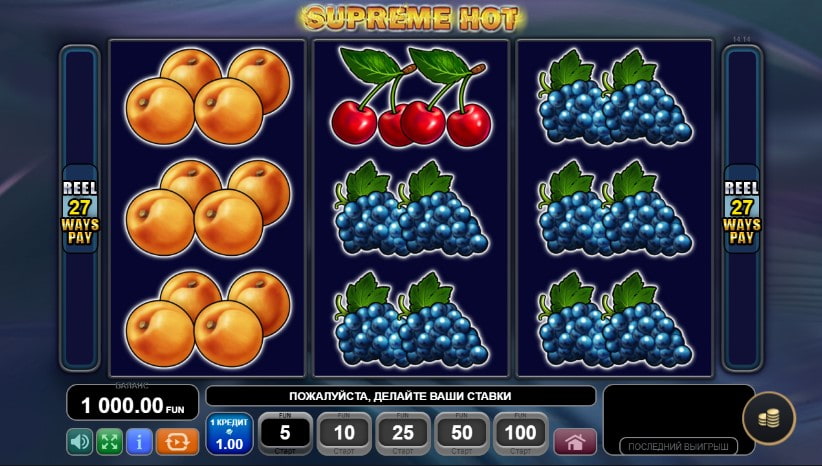The height and width of the screenshot is (466, 822).
Task: Place the 25 bet and spin
Action: tap(403, 434)
